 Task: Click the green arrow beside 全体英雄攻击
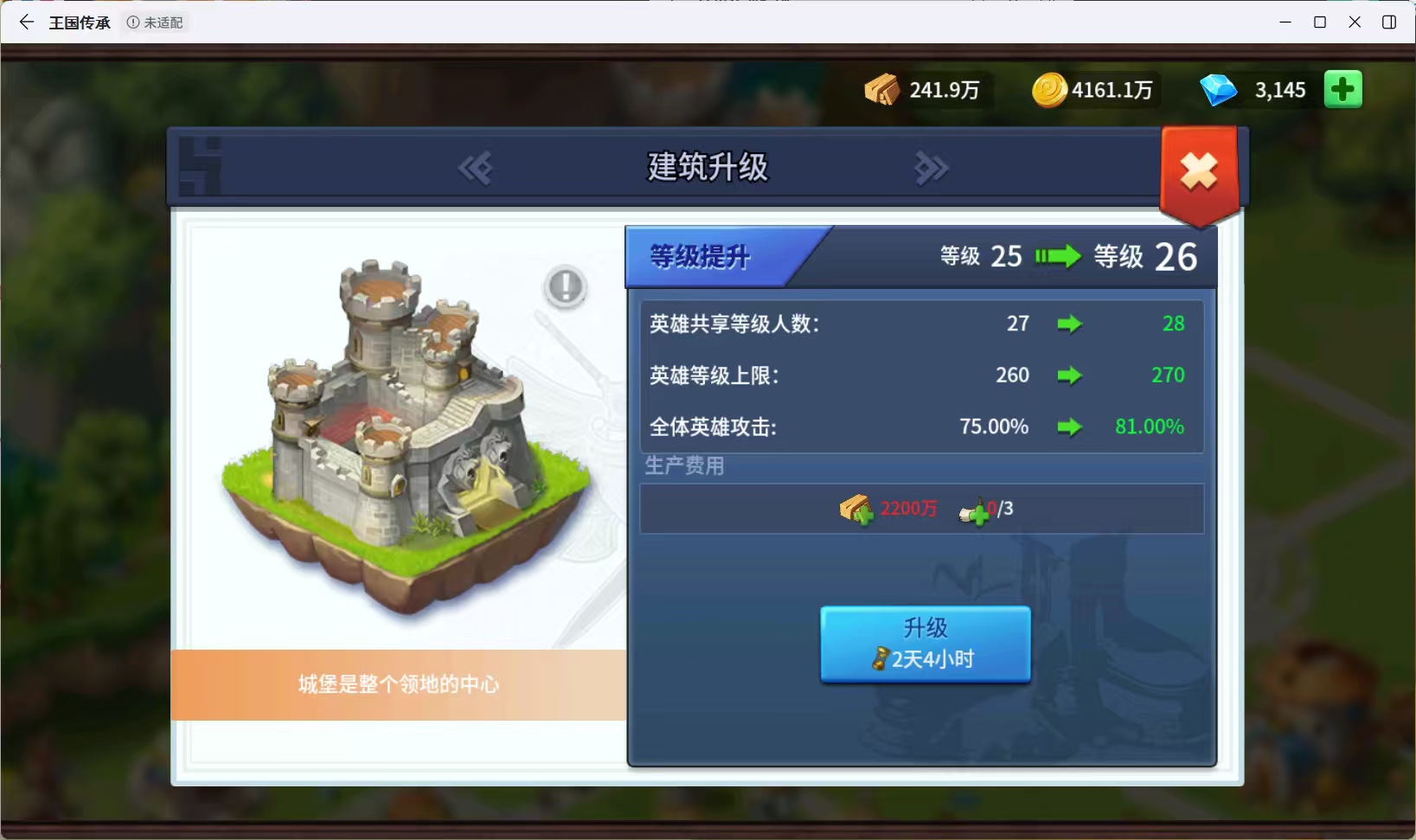coord(1072,426)
